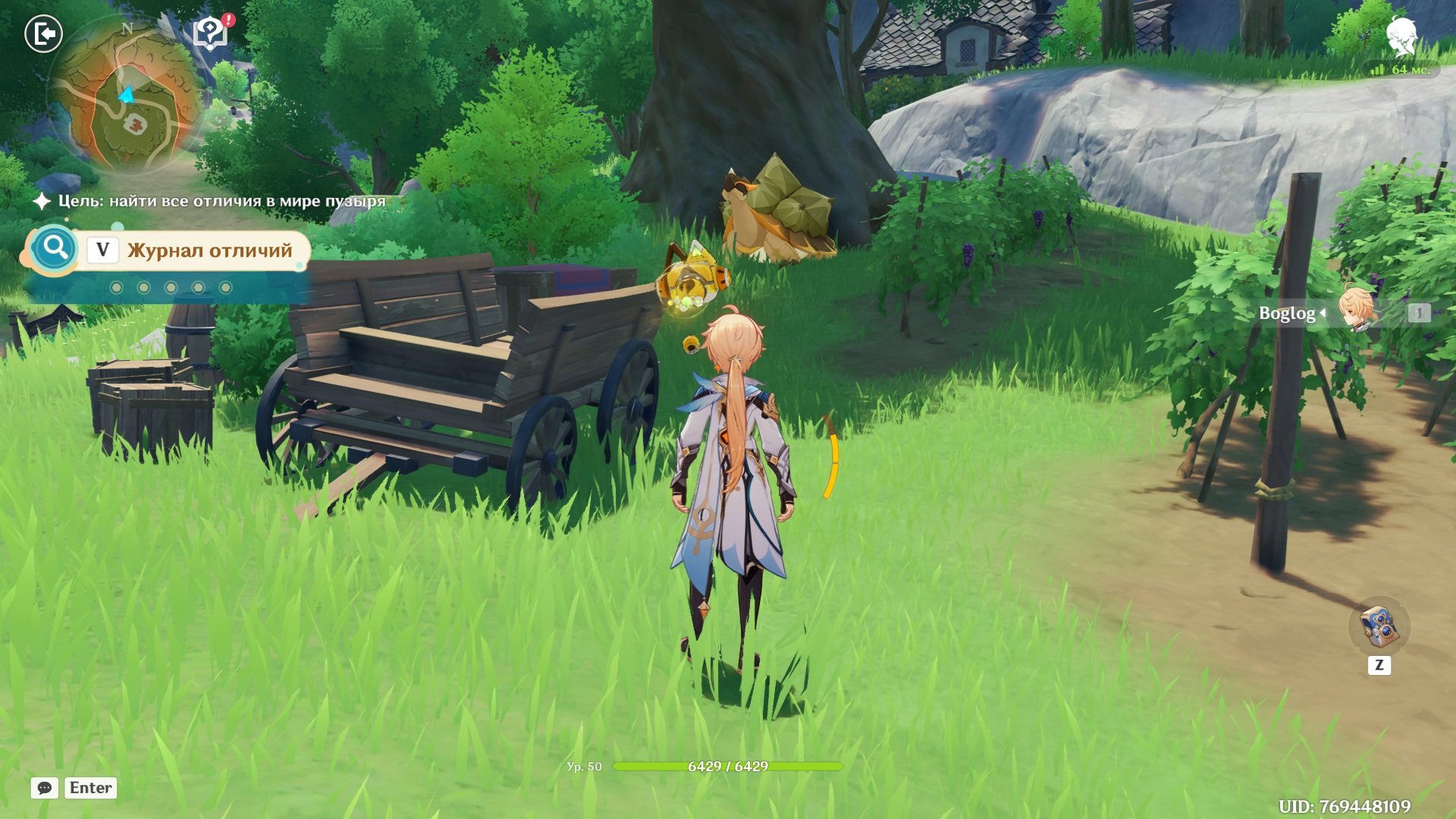Click the exit domain icon

[x=43, y=34]
